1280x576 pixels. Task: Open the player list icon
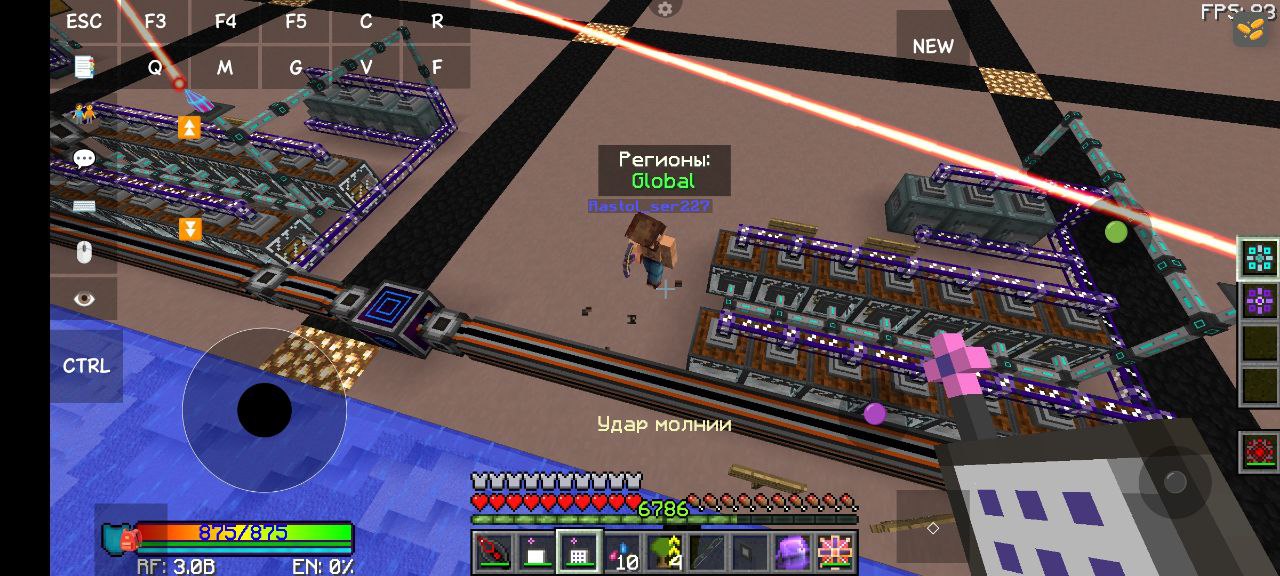click(x=84, y=113)
